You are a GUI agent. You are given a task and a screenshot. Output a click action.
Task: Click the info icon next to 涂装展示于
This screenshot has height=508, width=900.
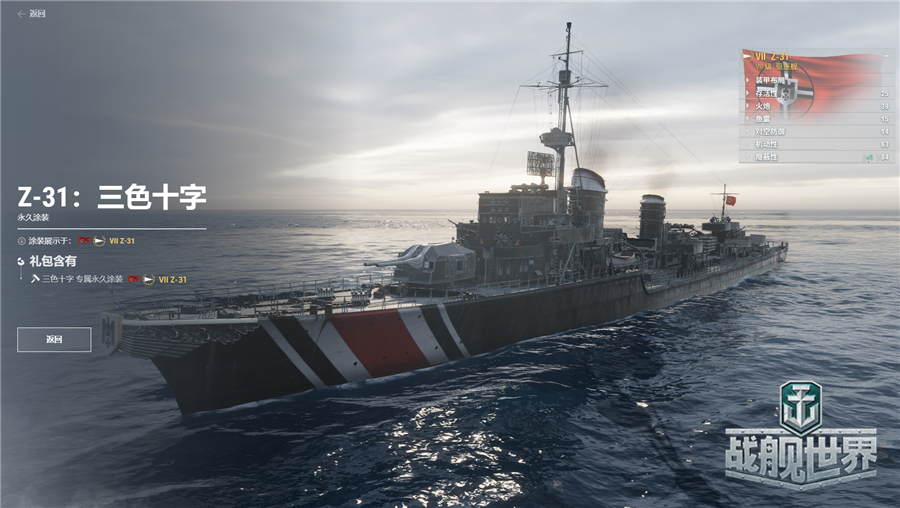(x=22, y=241)
